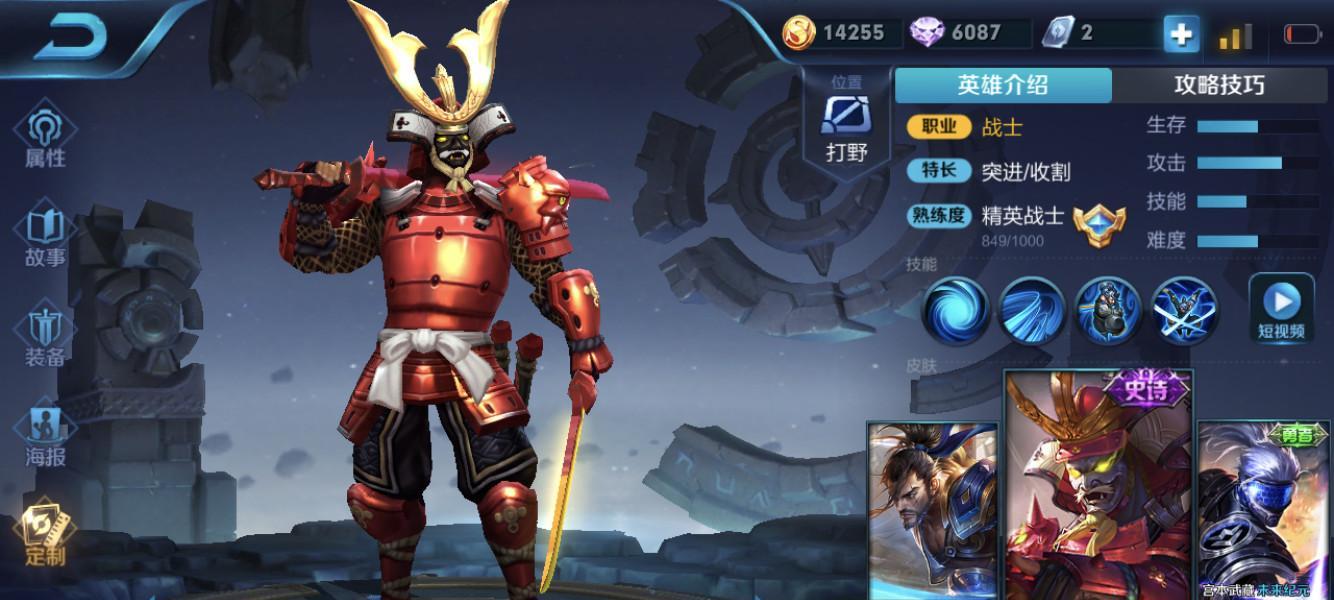Click the purple diamond currency icon
Viewport: 1334px width, 600px height.
927,33
